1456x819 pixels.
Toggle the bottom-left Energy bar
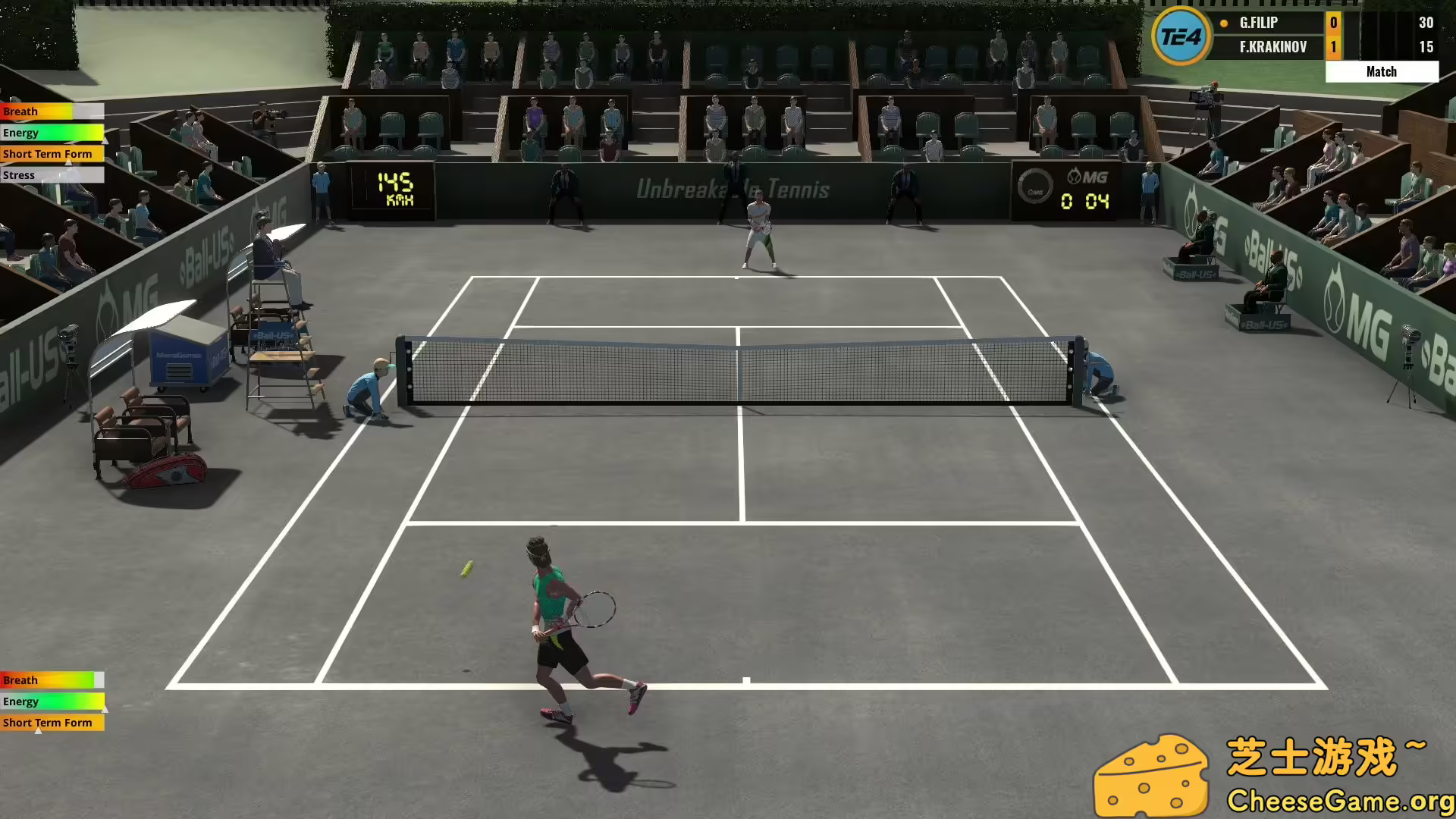pyautogui.click(x=52, y=701)
